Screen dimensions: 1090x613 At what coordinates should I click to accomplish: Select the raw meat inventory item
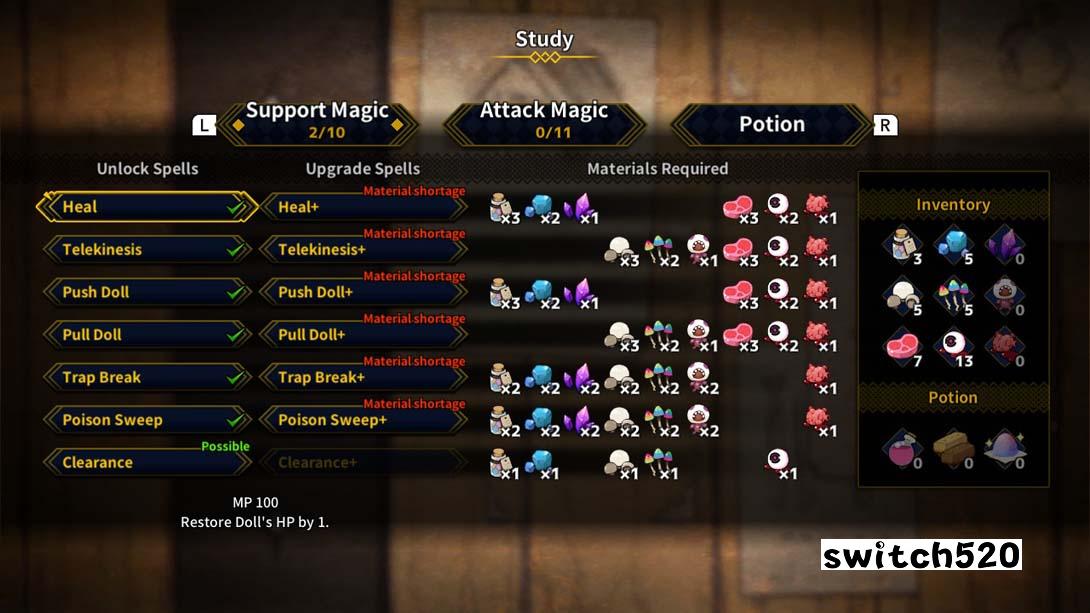901,349
